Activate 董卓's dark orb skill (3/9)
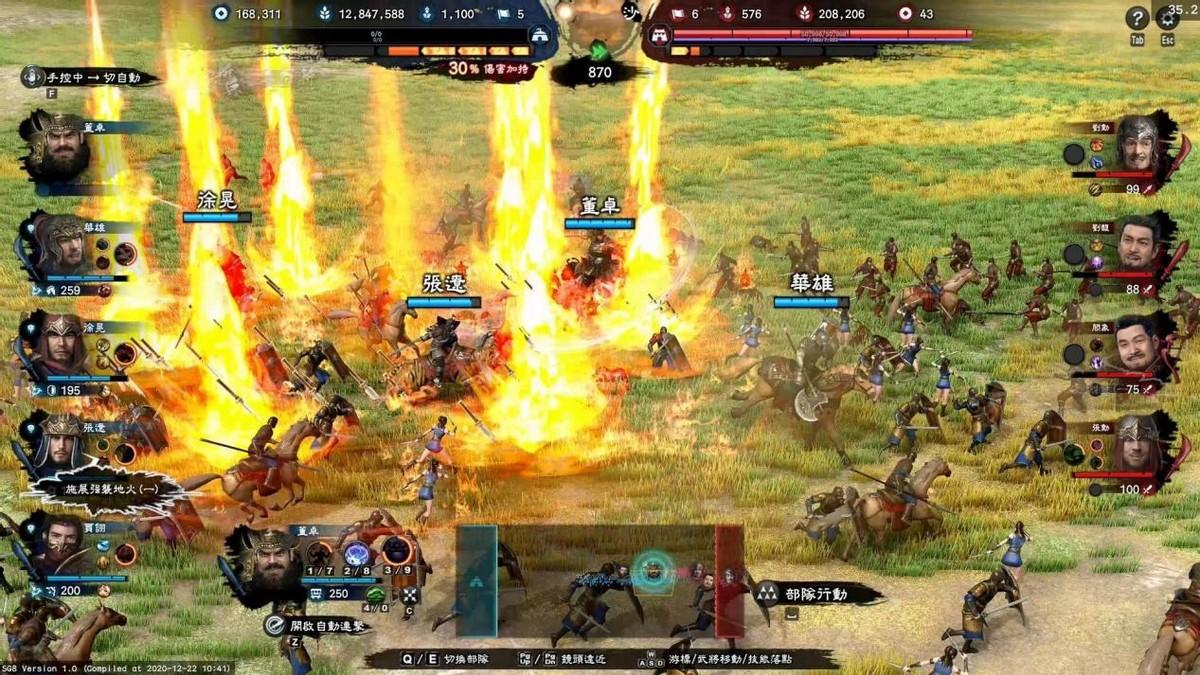 pos(398,551)
